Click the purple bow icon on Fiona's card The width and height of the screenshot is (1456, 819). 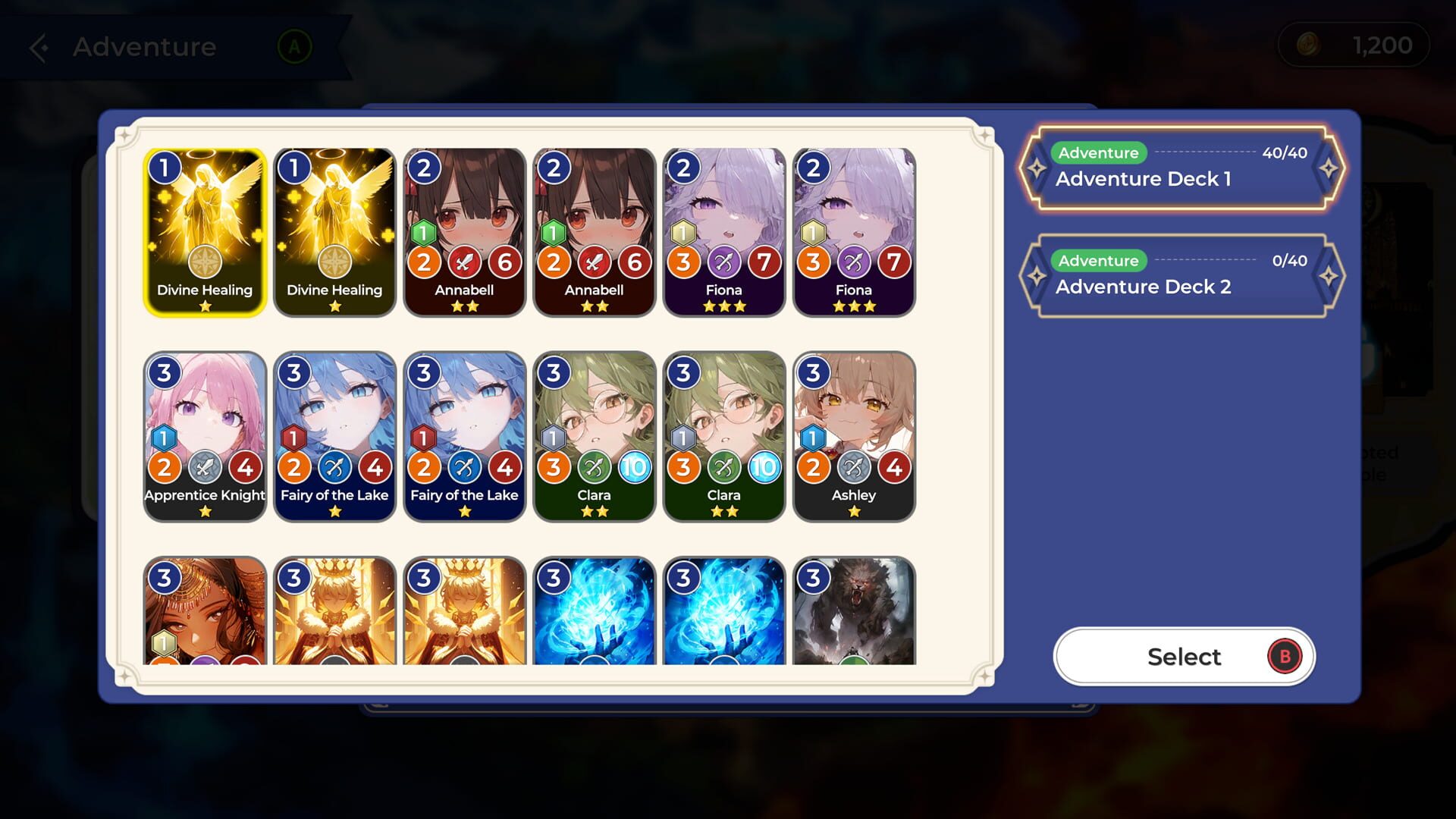tap(725, 263)
